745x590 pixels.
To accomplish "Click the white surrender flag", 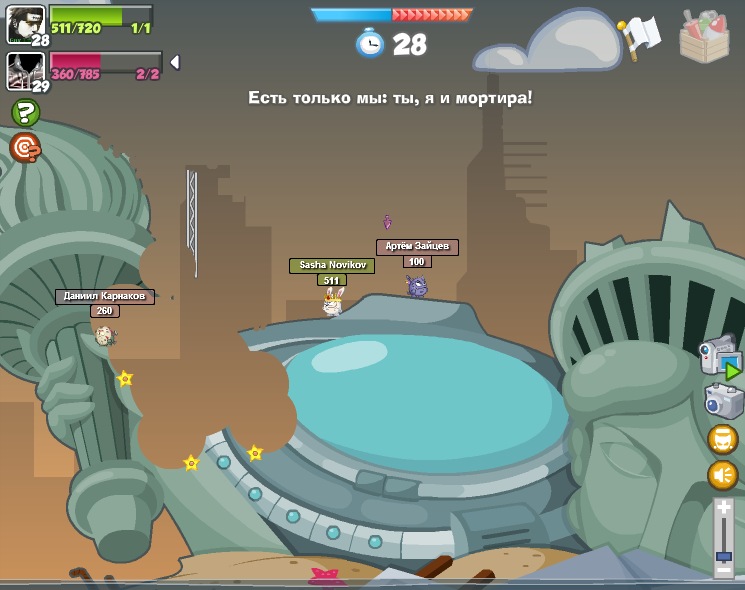I will [x=638, y=36].
